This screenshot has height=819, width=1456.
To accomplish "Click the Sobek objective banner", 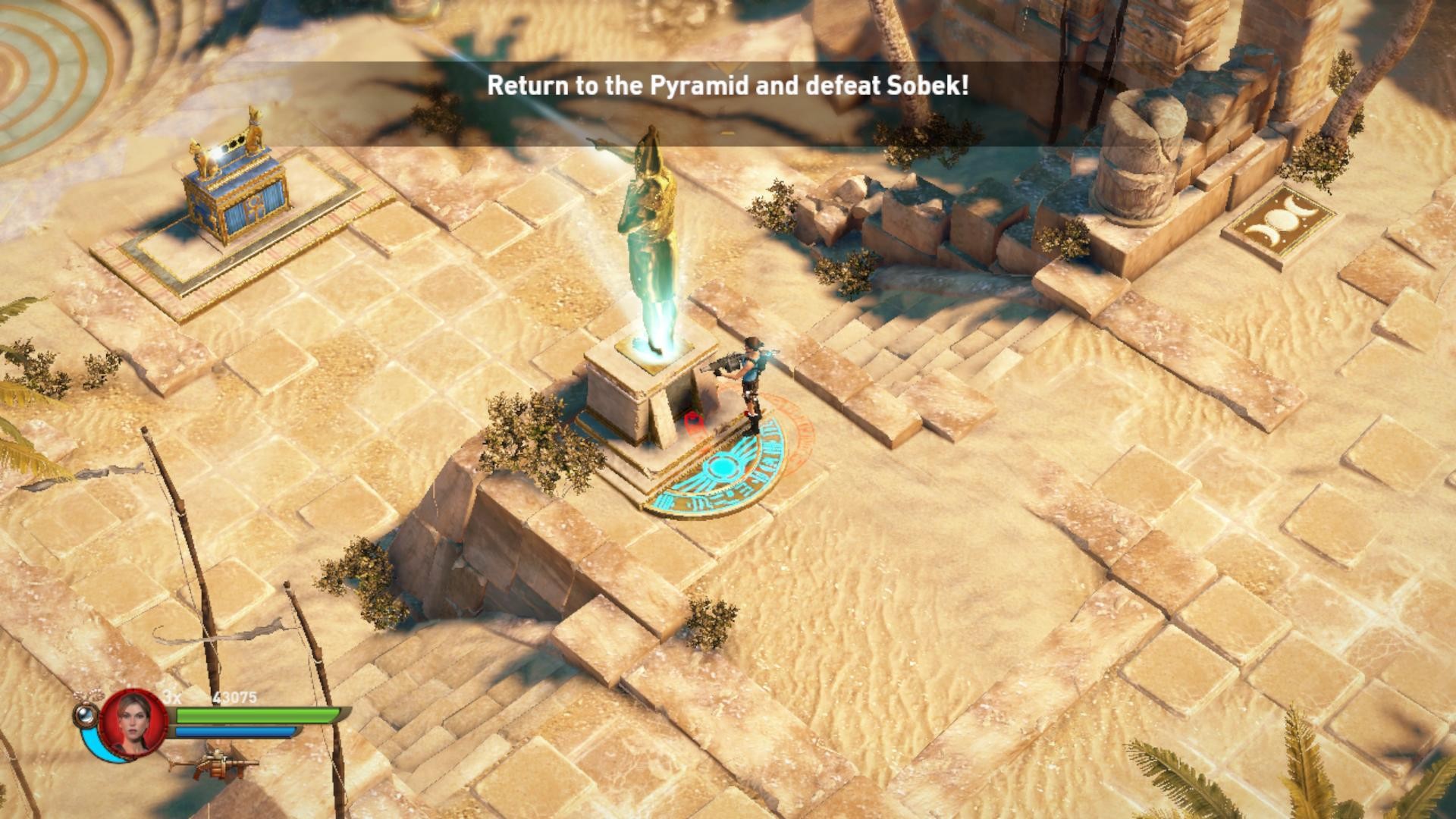I will pyautogui.click(x=727, y=86).
